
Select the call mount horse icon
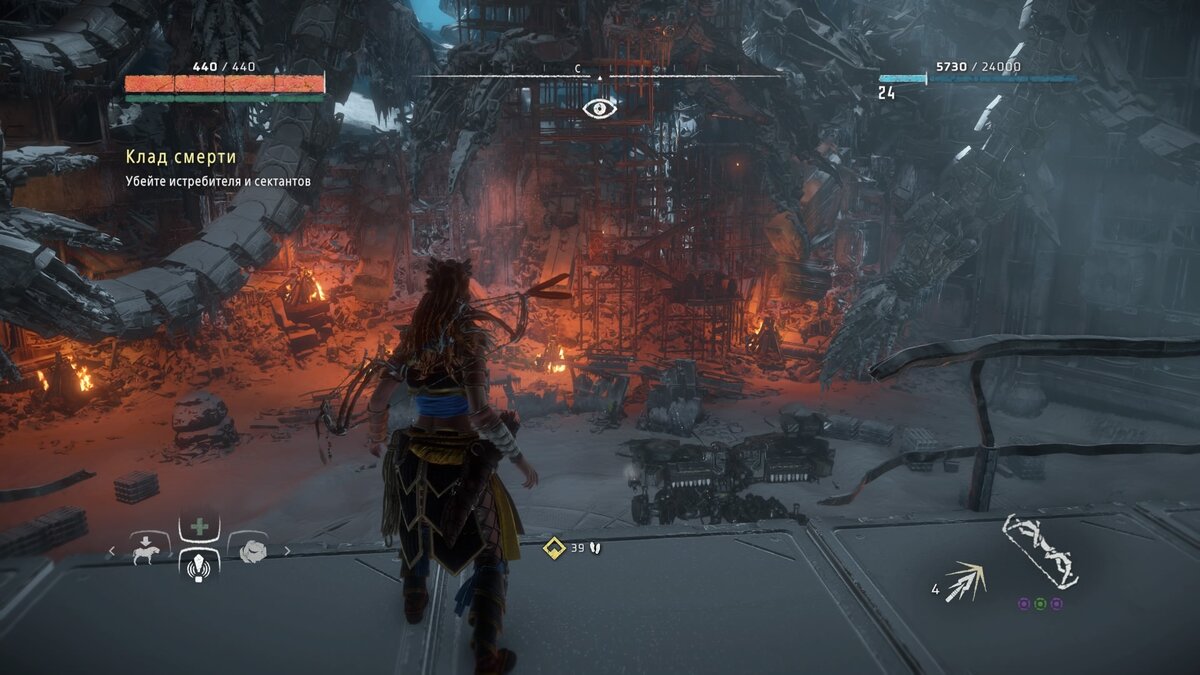coord(147,550)
